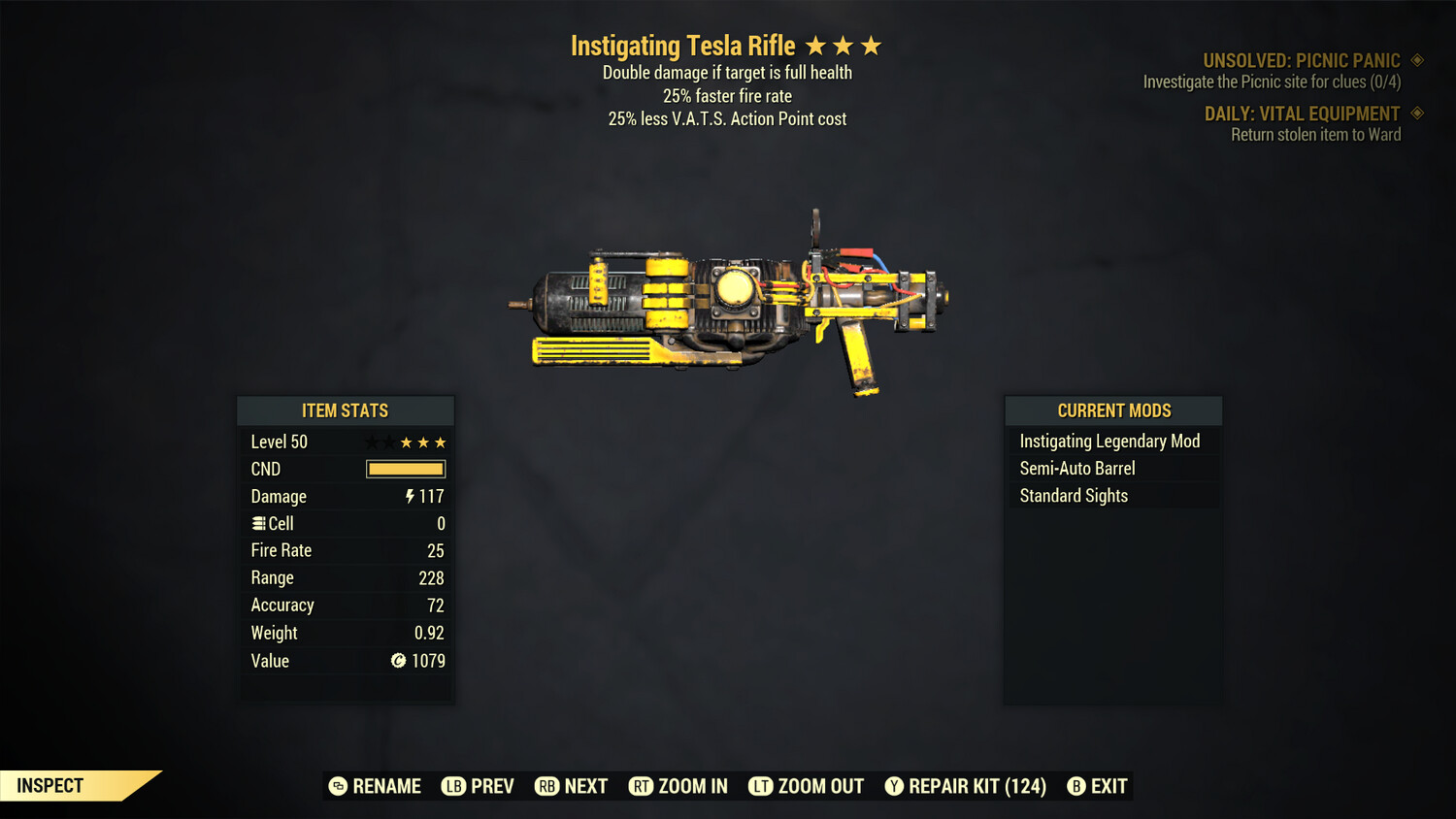Click the CND condition bar
The width and height of the screenshot is (1456, 819).
(406, 469)
